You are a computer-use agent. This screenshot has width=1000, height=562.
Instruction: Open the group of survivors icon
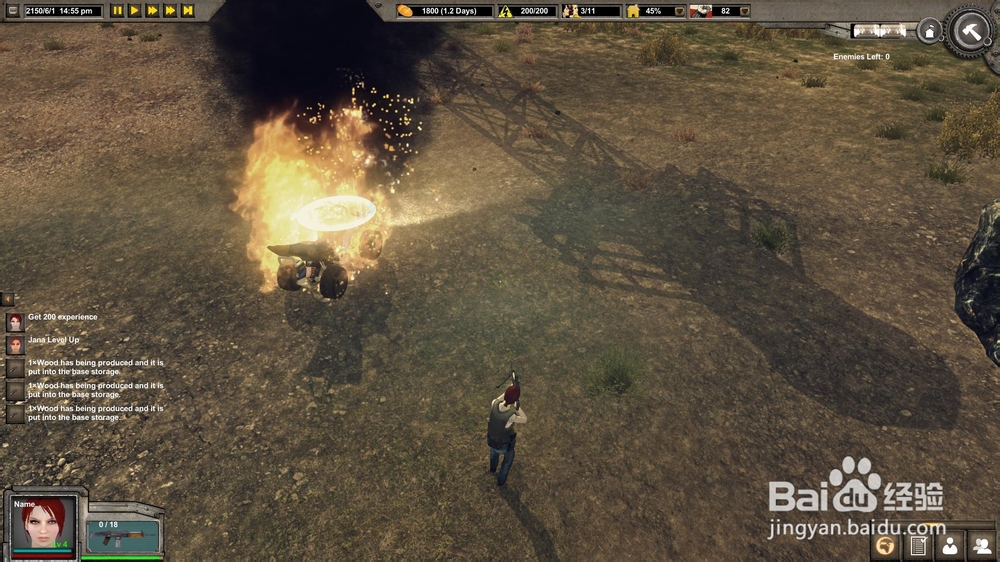tap(981, 545)
